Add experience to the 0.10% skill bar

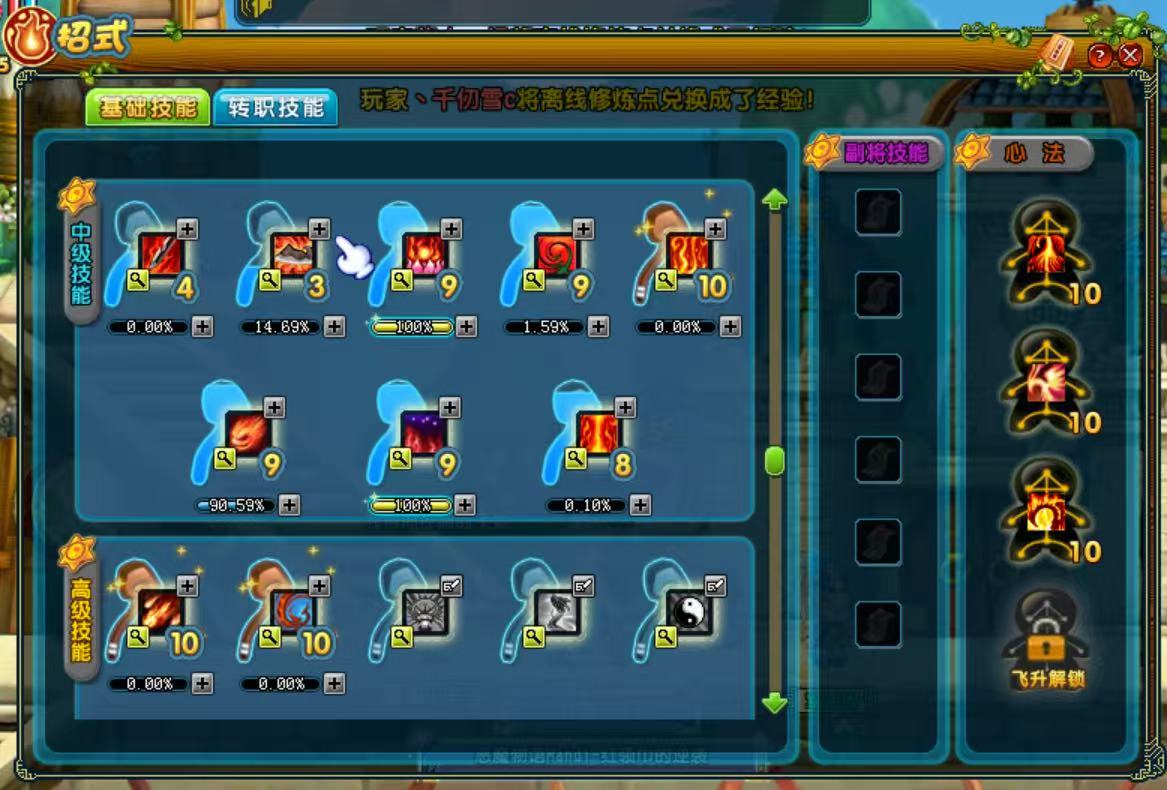coord(640,505)
